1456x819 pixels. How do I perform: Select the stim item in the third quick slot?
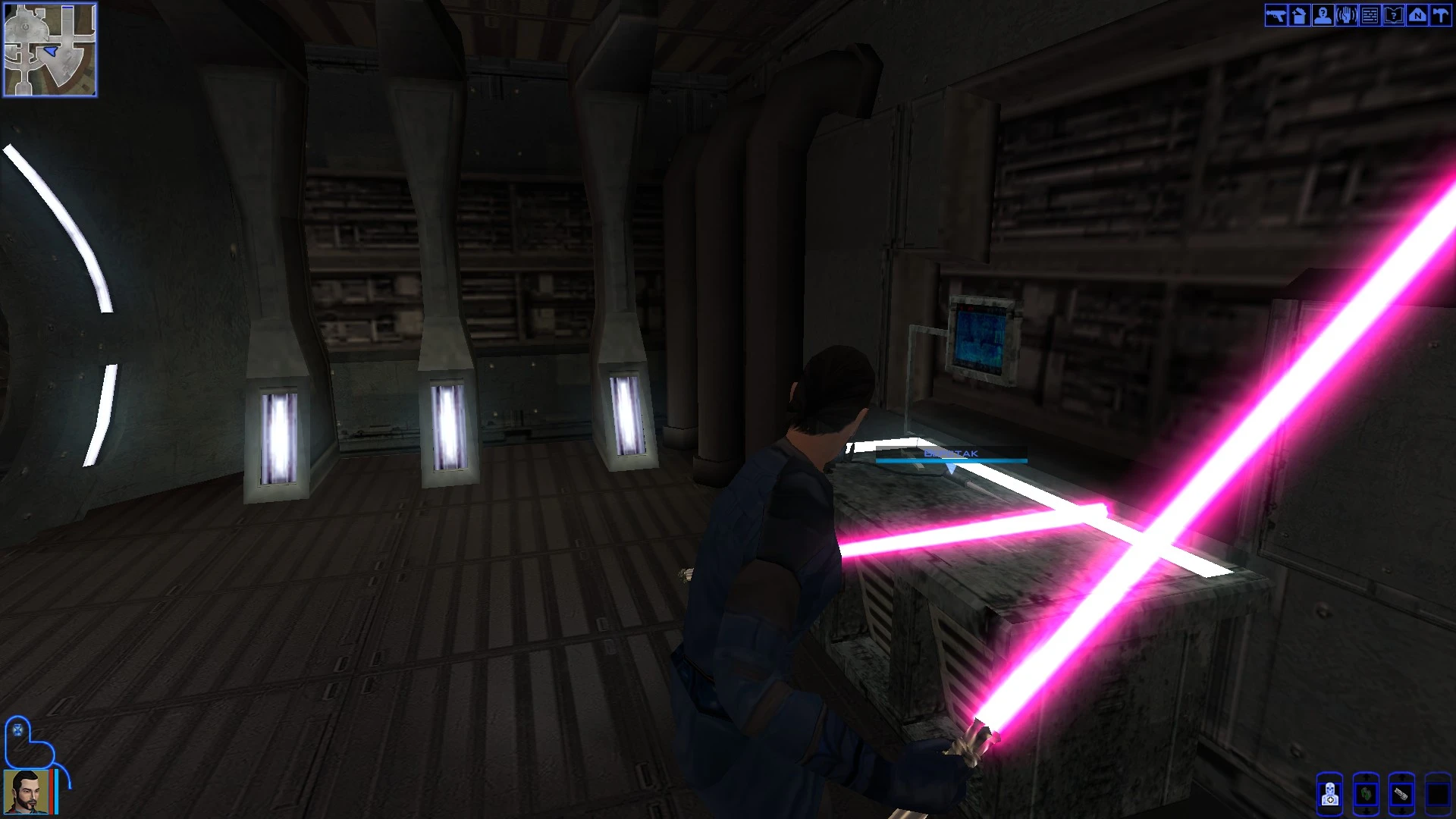pos(1403,795)
